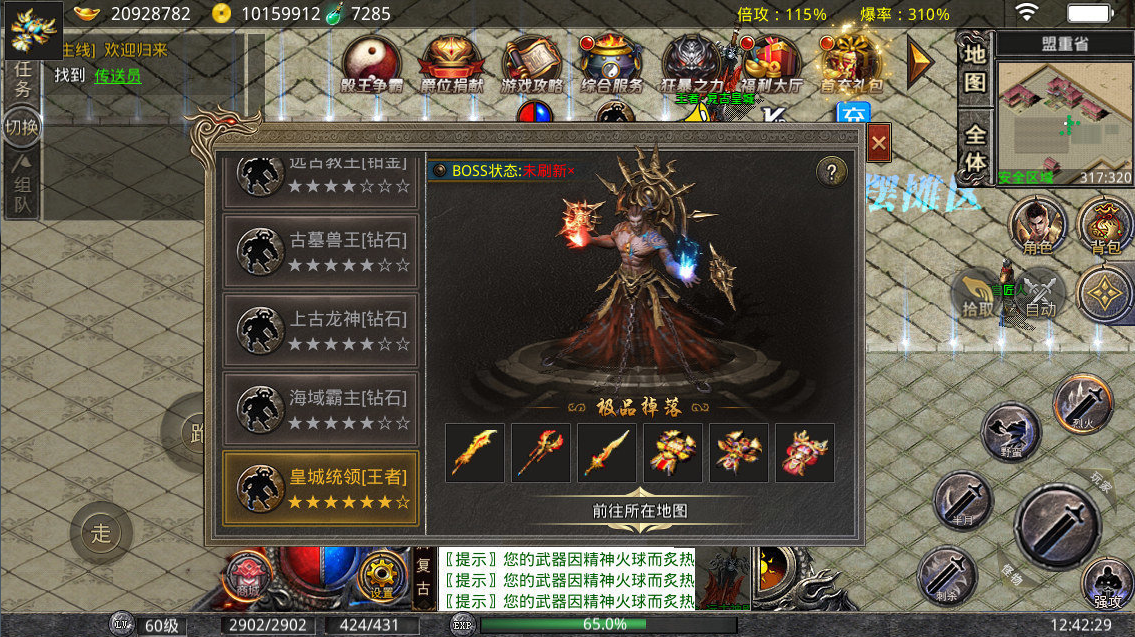Toggle 自动 auto-combat

pyautogui.click(x=1040, y=296)
